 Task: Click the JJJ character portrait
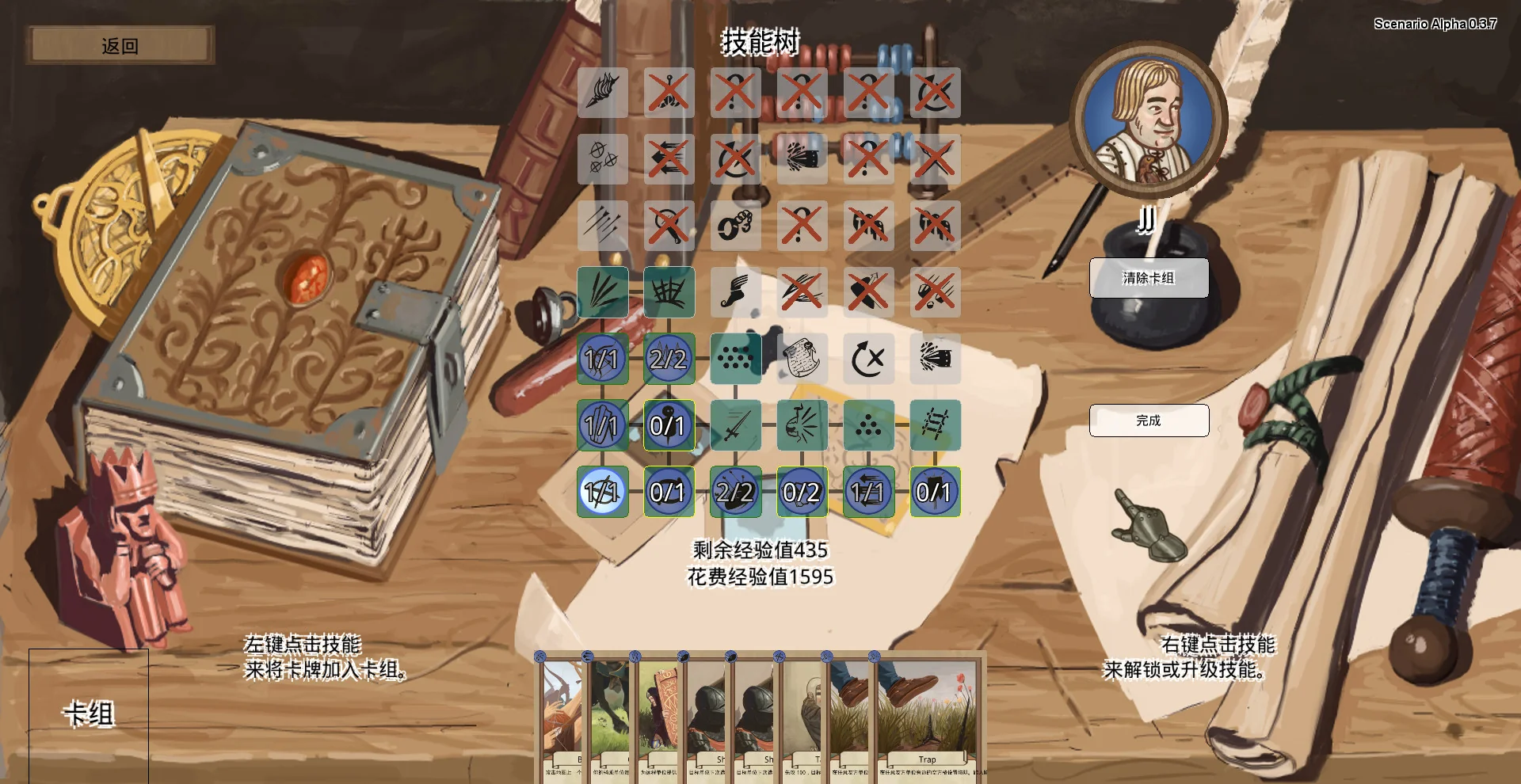(x=1149, y=117)
